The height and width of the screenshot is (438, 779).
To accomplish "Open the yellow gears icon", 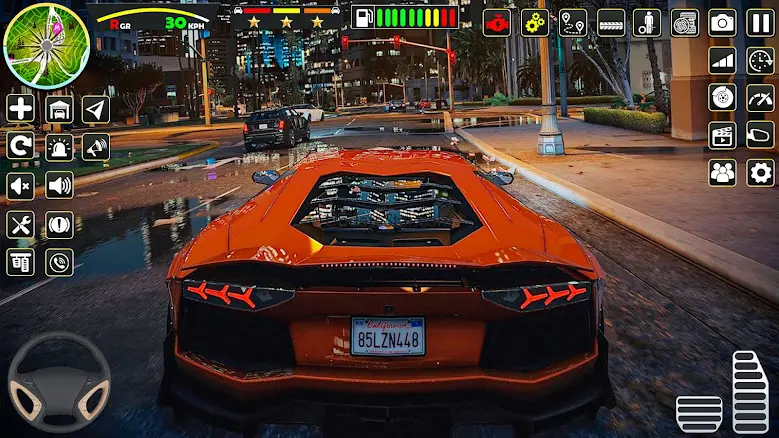I will [534, 22].
